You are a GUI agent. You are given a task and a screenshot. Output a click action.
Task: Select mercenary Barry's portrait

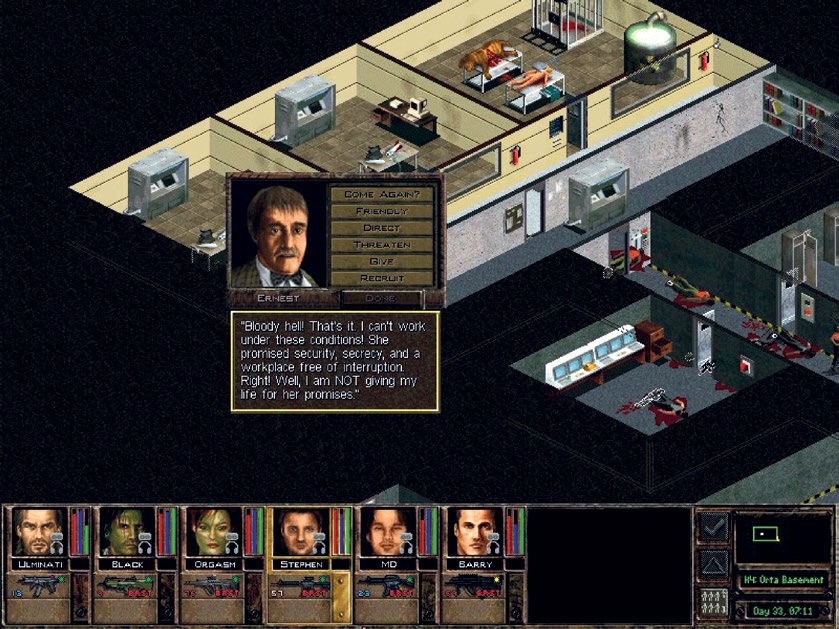point(470,532)
